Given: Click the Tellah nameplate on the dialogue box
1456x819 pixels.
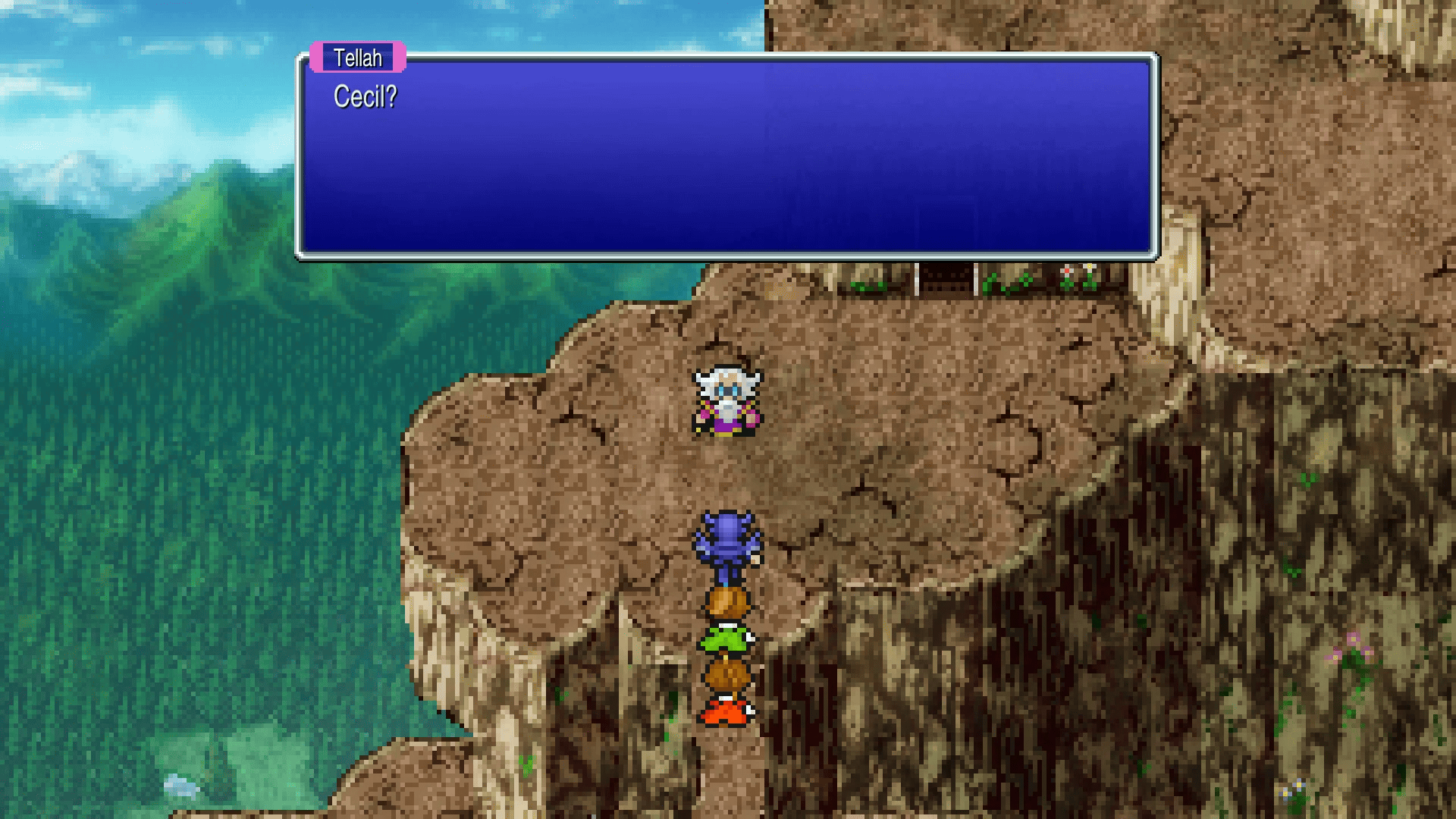Looking at the screenshot, I should click(x=356, y=58).
